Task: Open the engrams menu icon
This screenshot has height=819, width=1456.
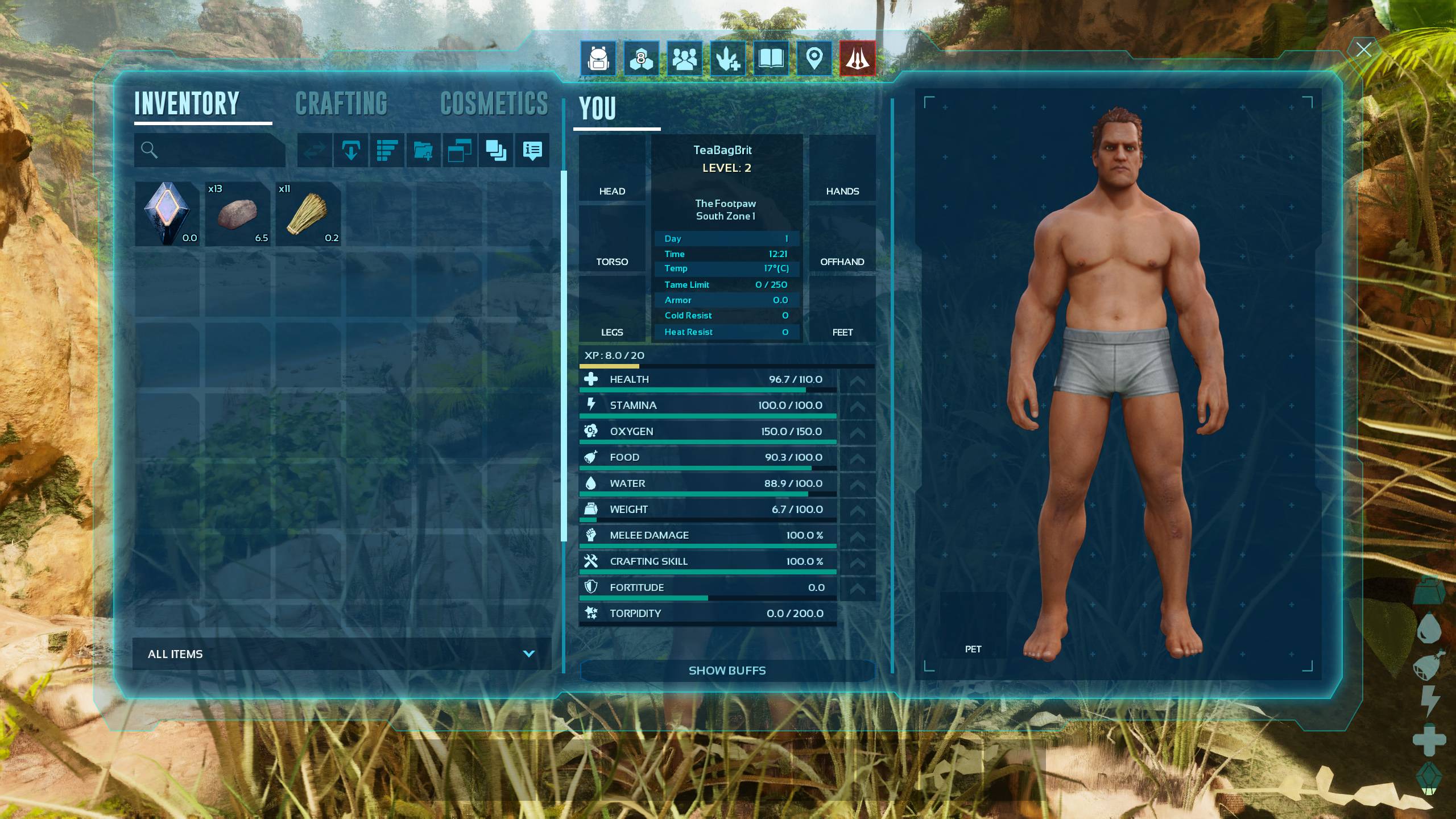Action: click(641, 58)
